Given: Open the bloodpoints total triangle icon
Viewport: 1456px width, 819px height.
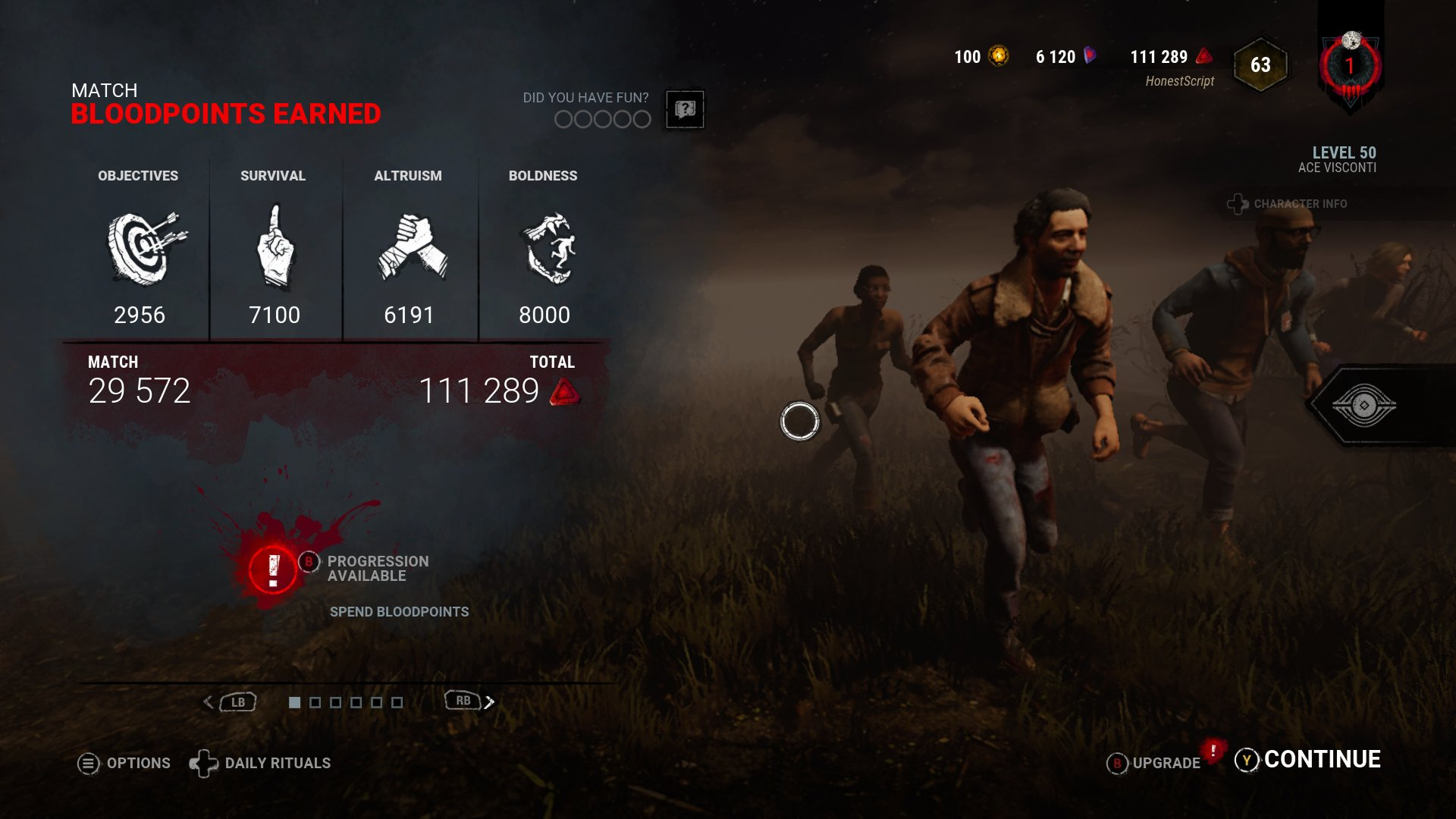Looking at the screenshot, I should (566, 393).
